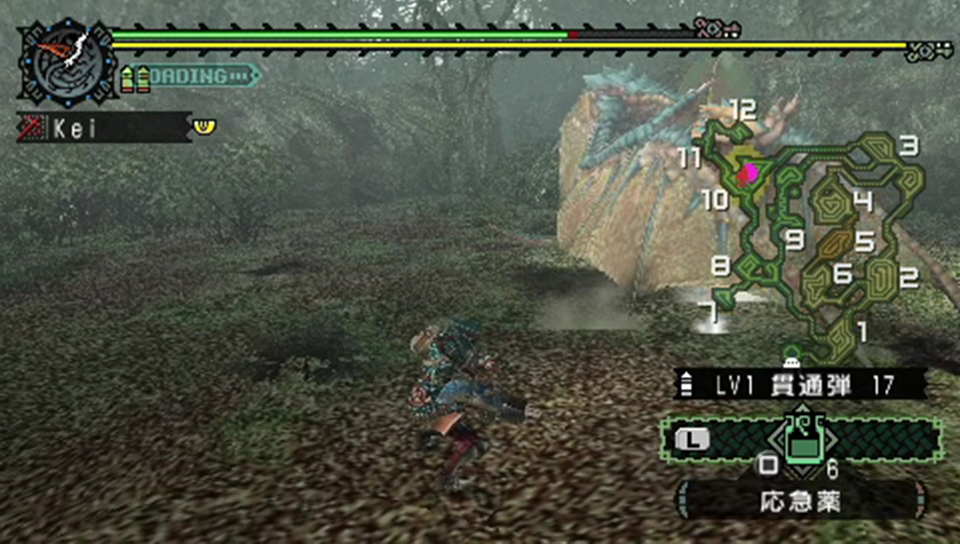This screenshot has width=960, height=544.
Task: Choose area 5 on the minimap
Action: [x=864, y=241]
